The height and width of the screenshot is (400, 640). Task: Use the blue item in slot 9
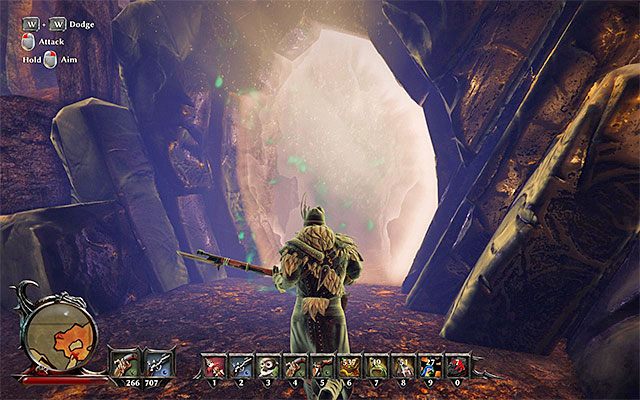click(431, 364)
